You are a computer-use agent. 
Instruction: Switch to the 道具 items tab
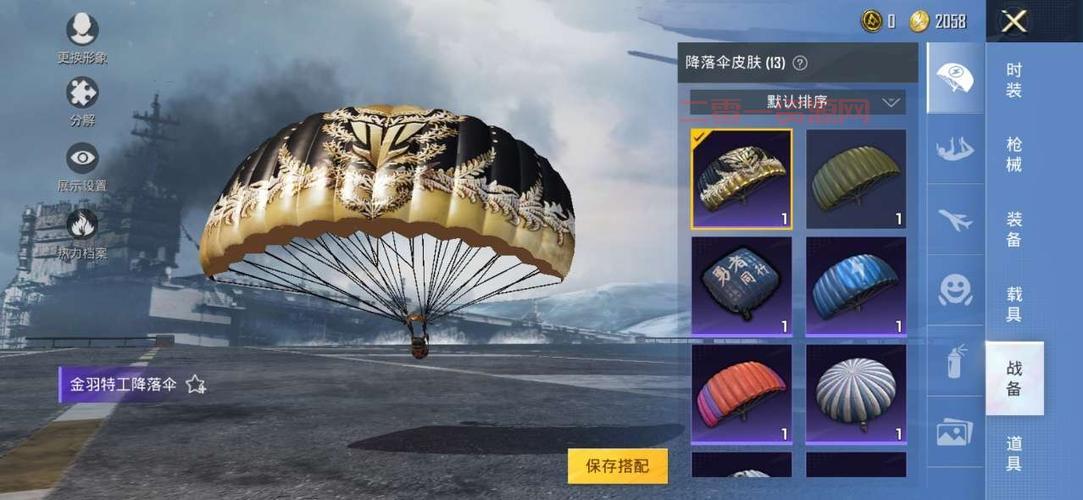click(x=1014, y=452)
